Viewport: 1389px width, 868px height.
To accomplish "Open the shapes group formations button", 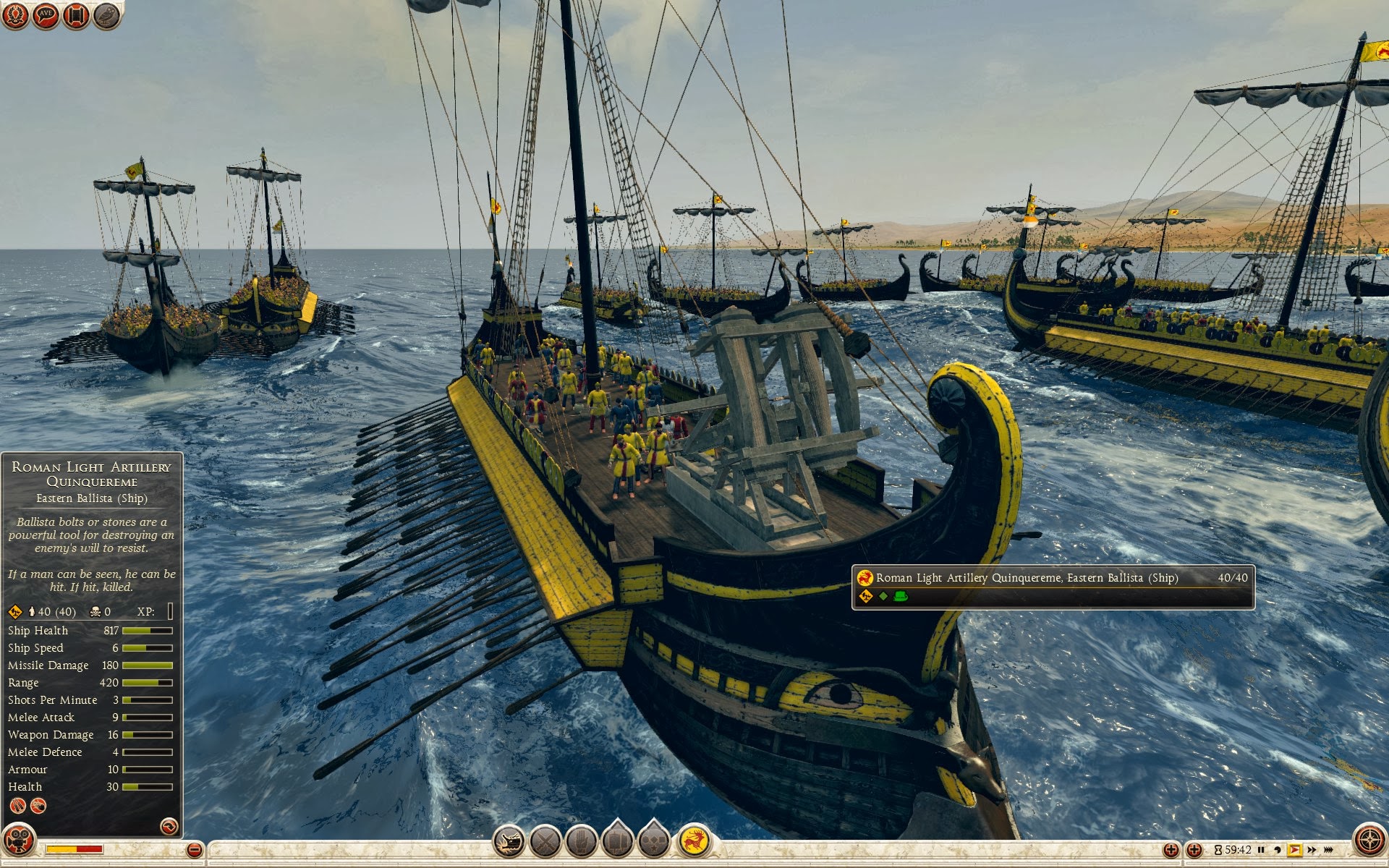I will (x=654, y=841).
